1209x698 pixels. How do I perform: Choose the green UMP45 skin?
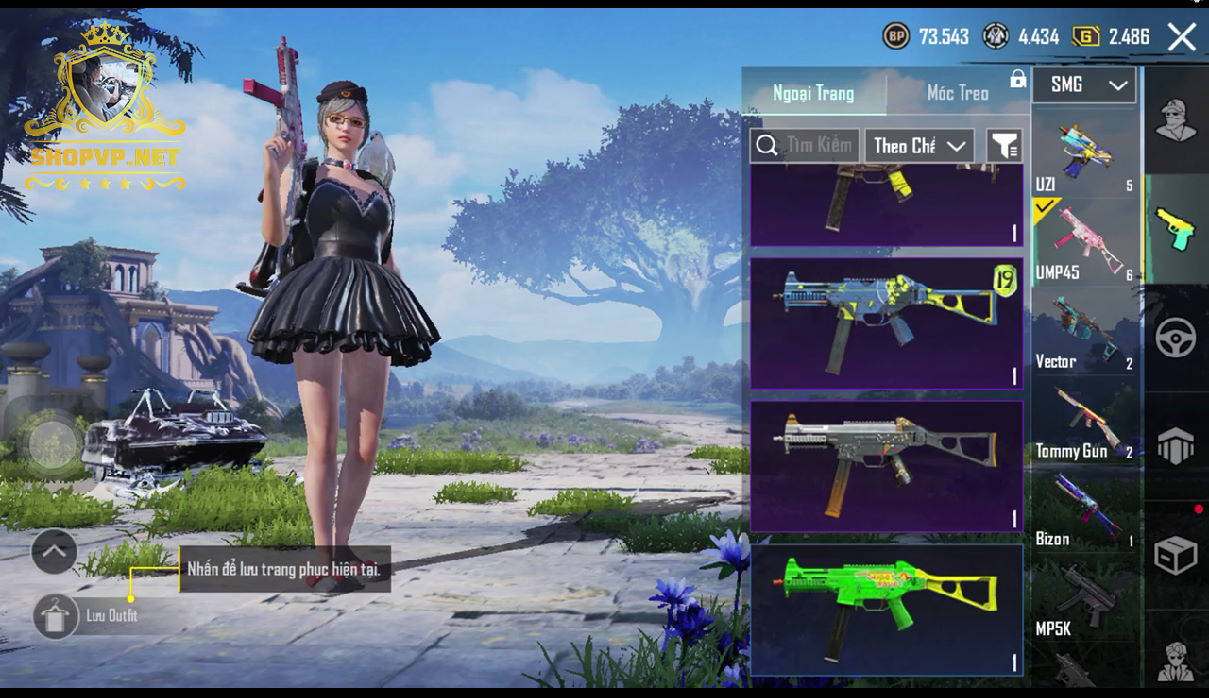[886, 607]
